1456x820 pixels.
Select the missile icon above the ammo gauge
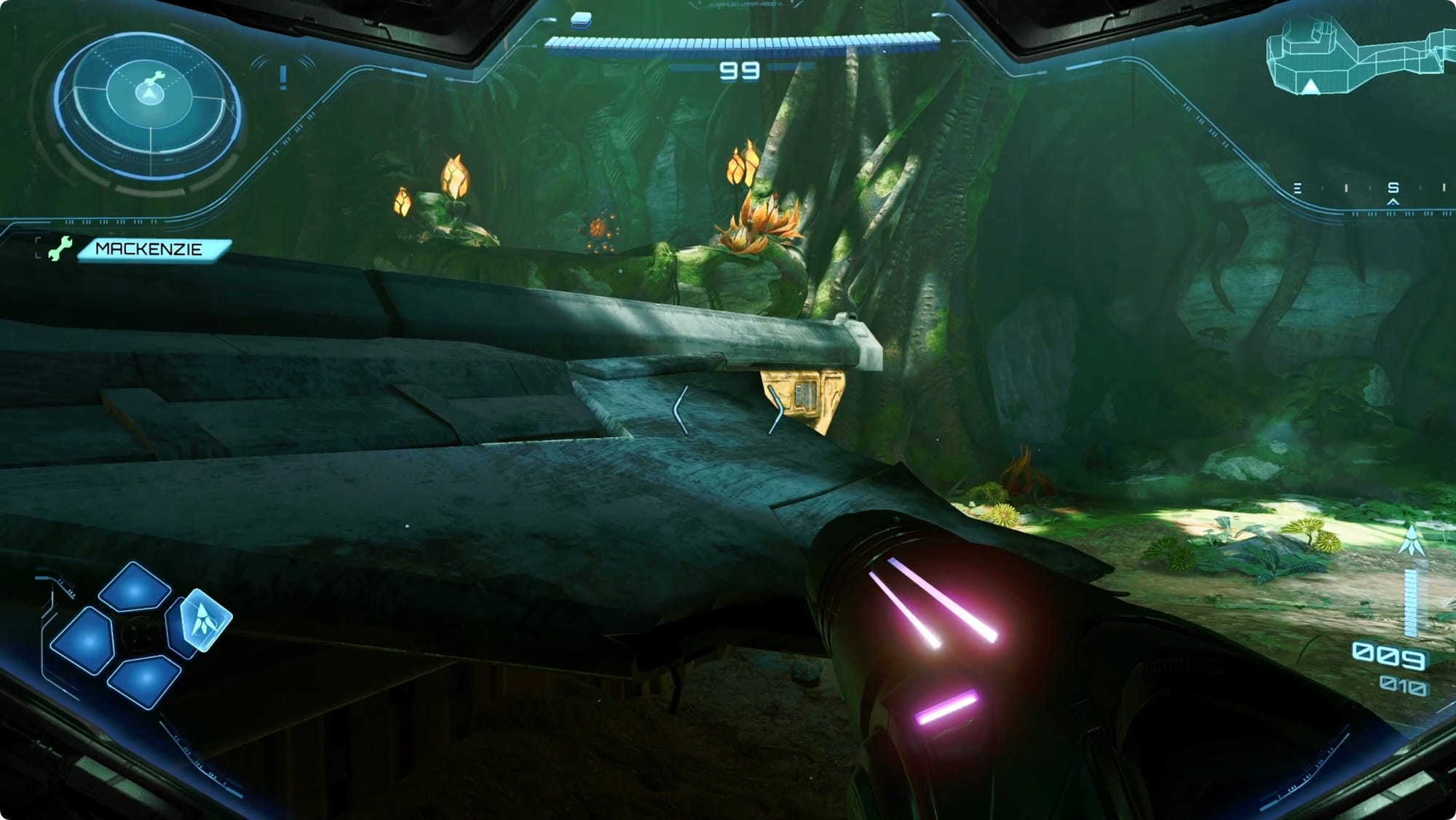click(1411, 541)
